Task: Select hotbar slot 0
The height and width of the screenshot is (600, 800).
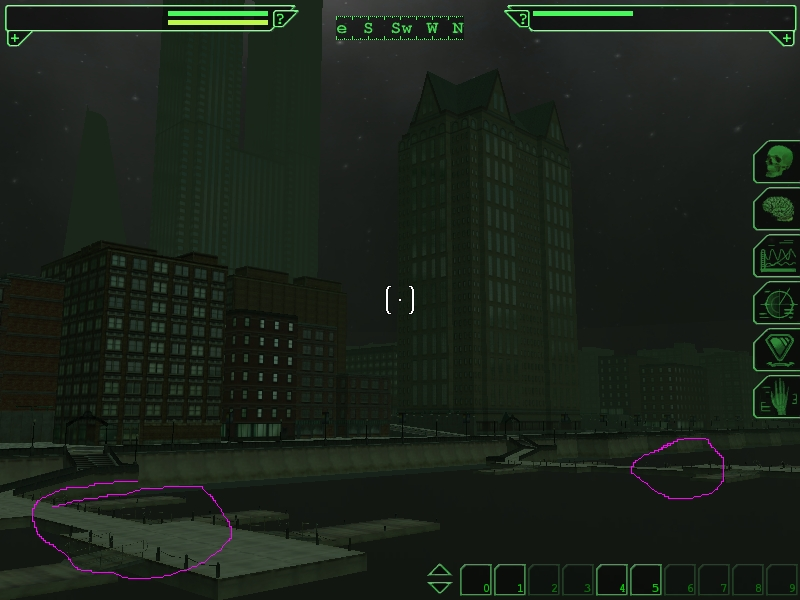Action: [477, 580]
